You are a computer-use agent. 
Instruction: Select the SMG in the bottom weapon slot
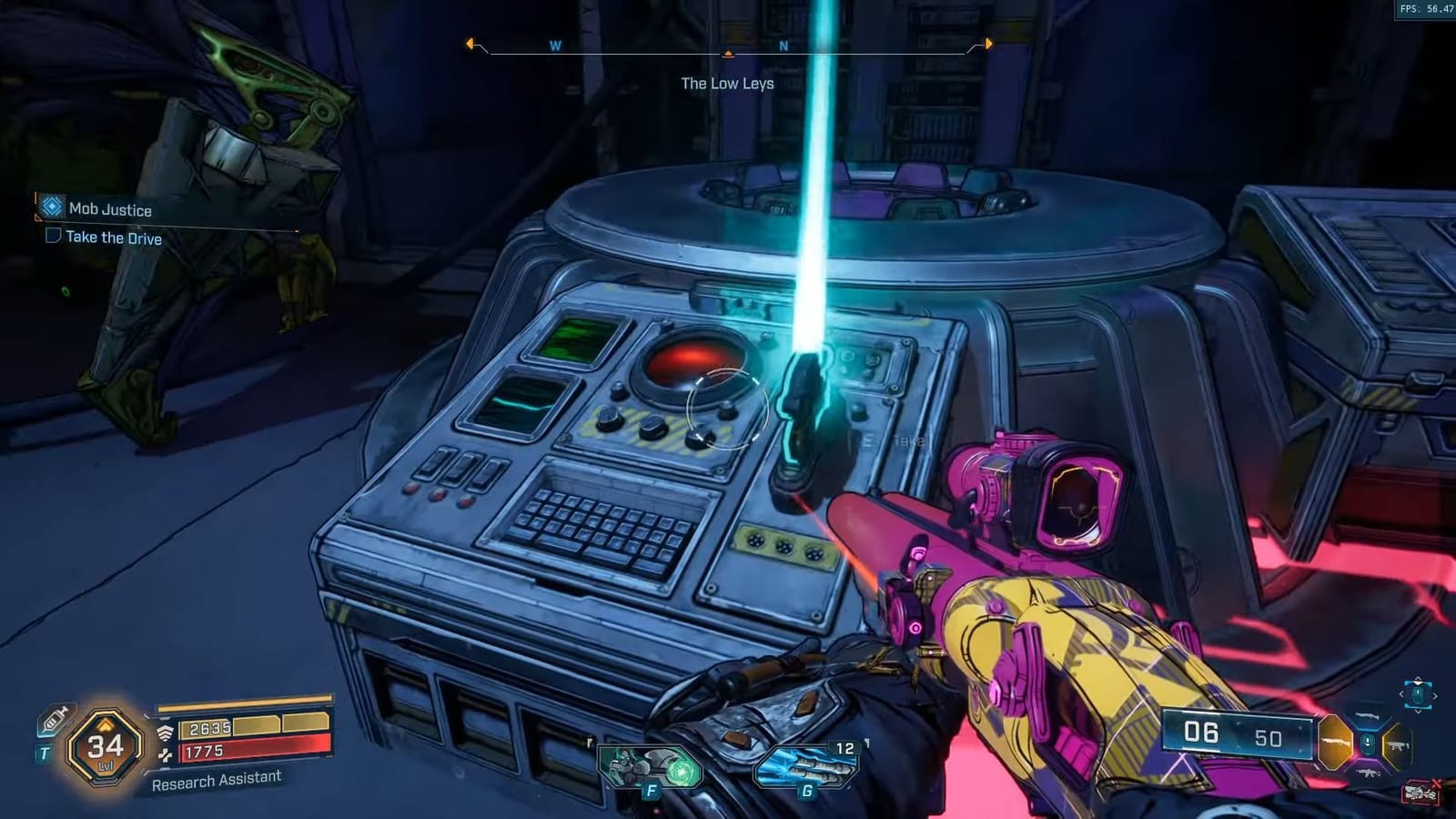click(1400, 745)
